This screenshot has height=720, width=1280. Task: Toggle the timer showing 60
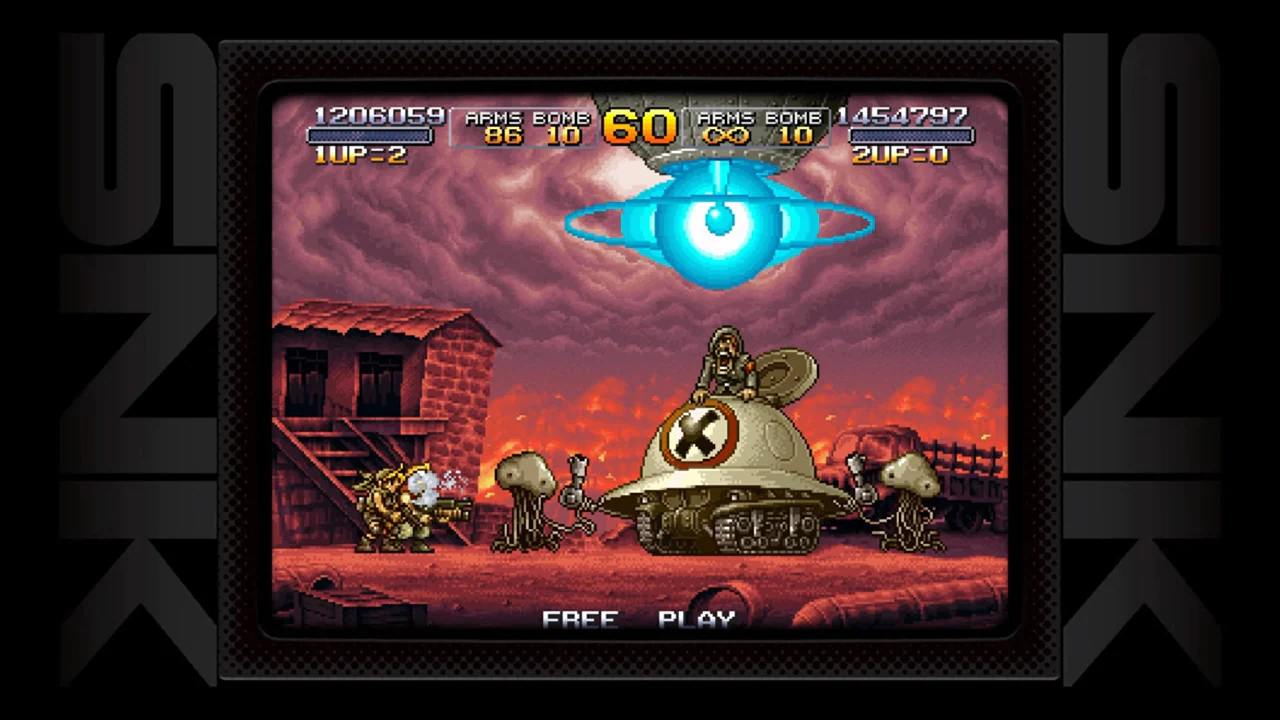tap(643, 128)
